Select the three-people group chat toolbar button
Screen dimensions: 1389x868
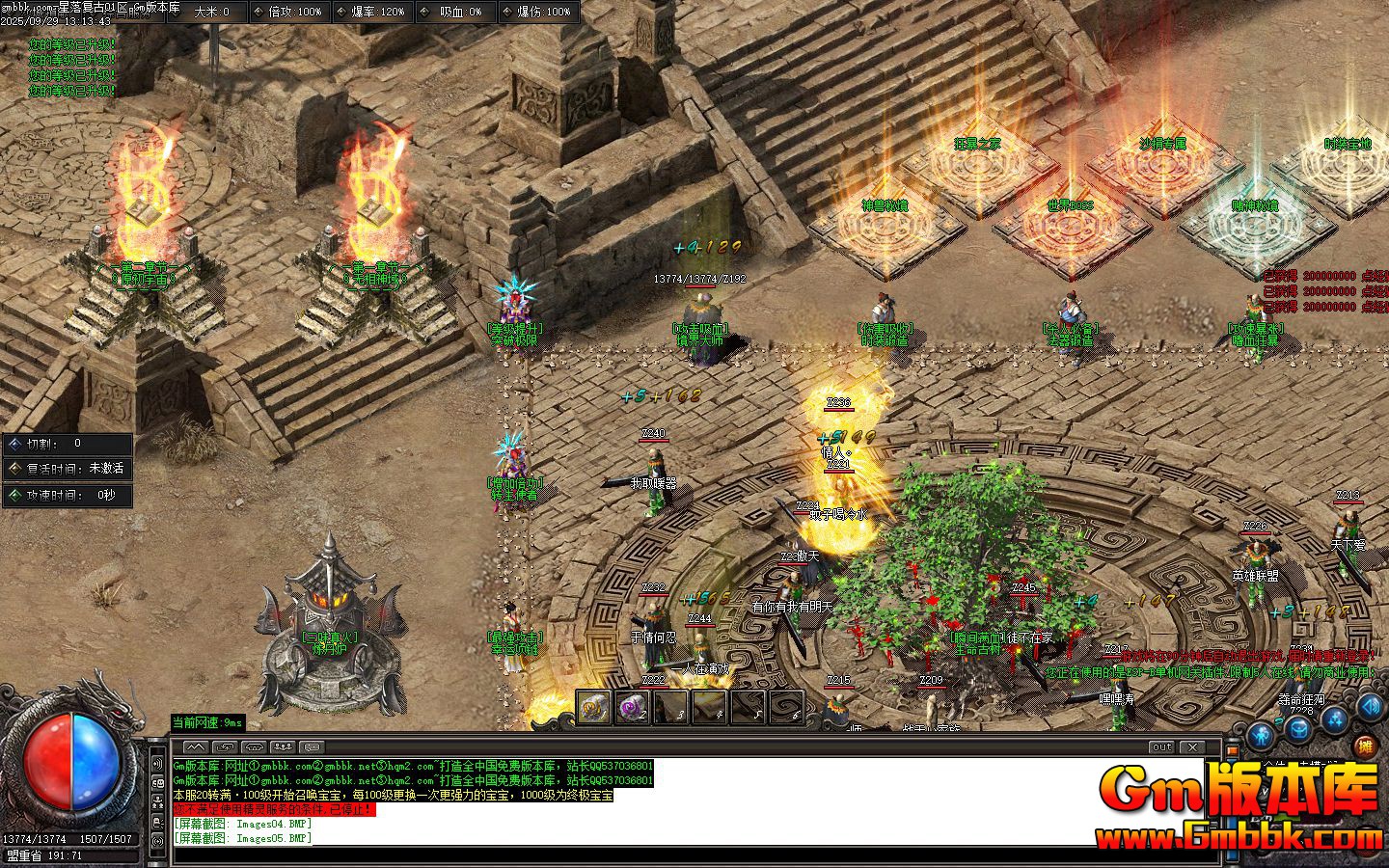click(282, 746)
